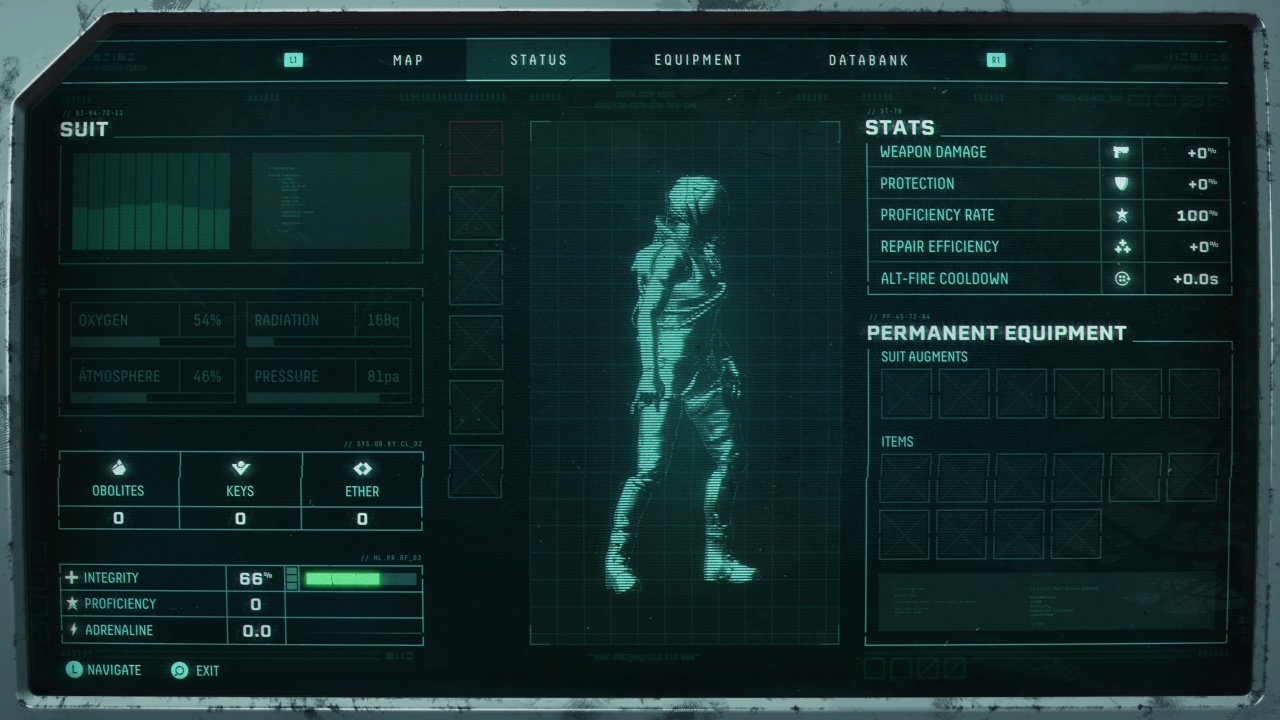This screenshot has height=720, width=1280.
Task: Choose the Protection stat row
Action: coord(1047,184)
